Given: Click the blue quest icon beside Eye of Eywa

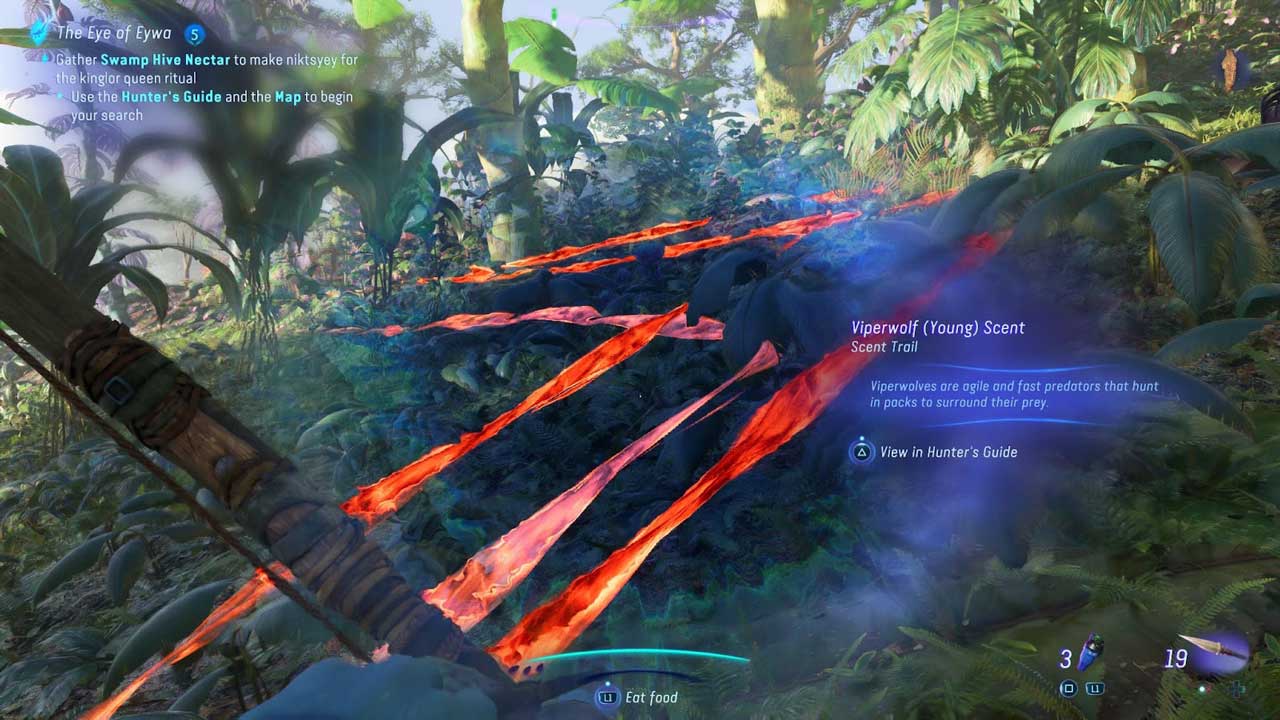Looking at the screenshot, I should (39, 33).
